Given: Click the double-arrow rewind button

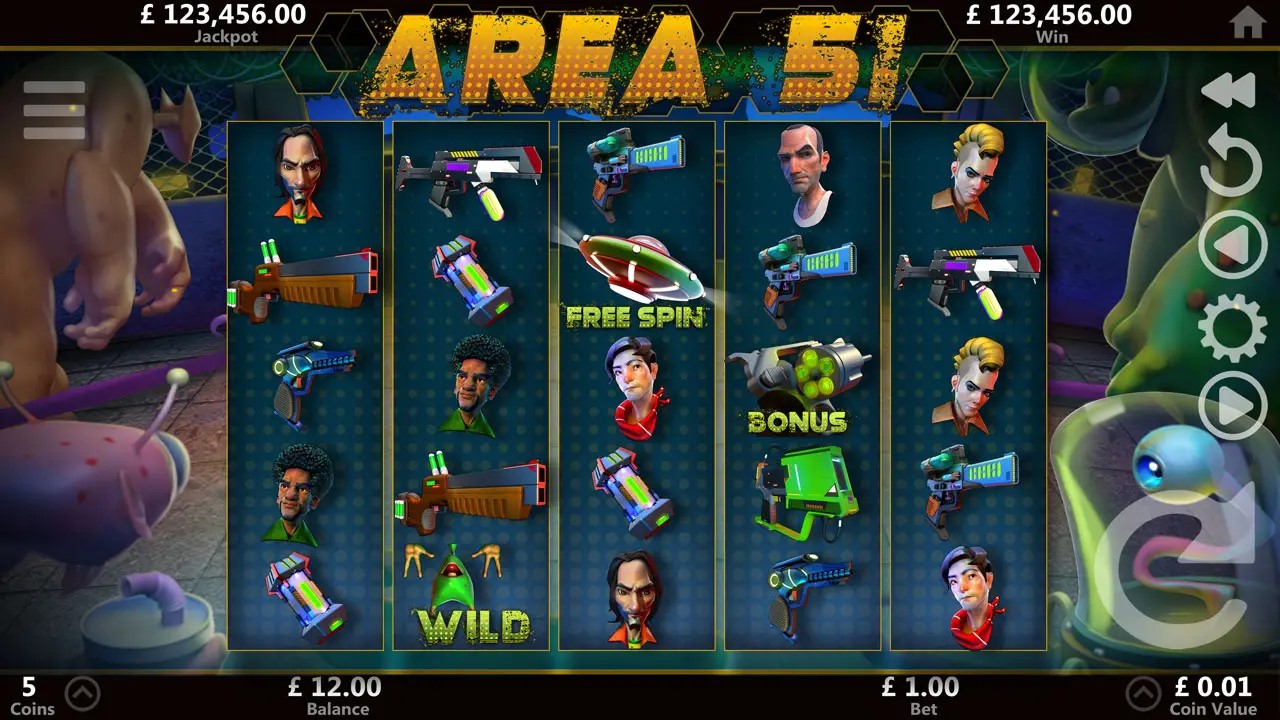Looking at the screenshot, I should pyautogui.click(x=1228, y=90).
